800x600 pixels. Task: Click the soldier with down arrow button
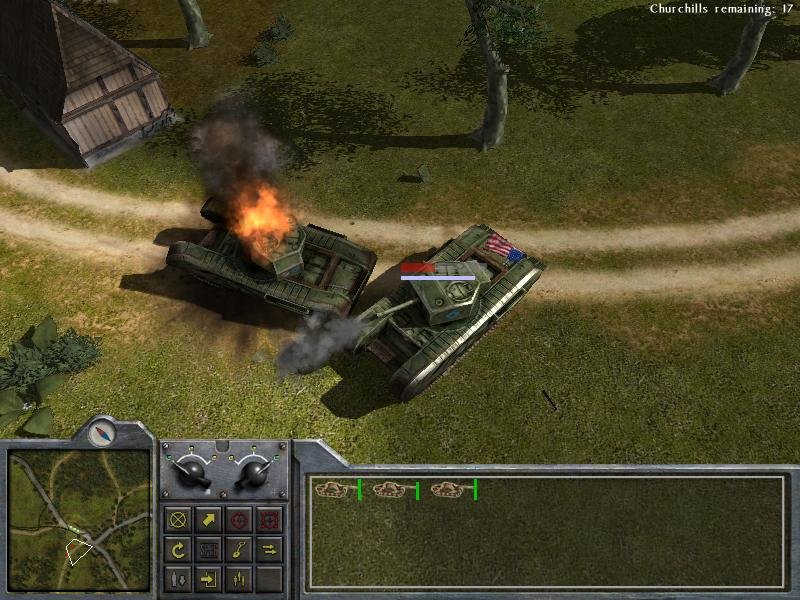179,578
